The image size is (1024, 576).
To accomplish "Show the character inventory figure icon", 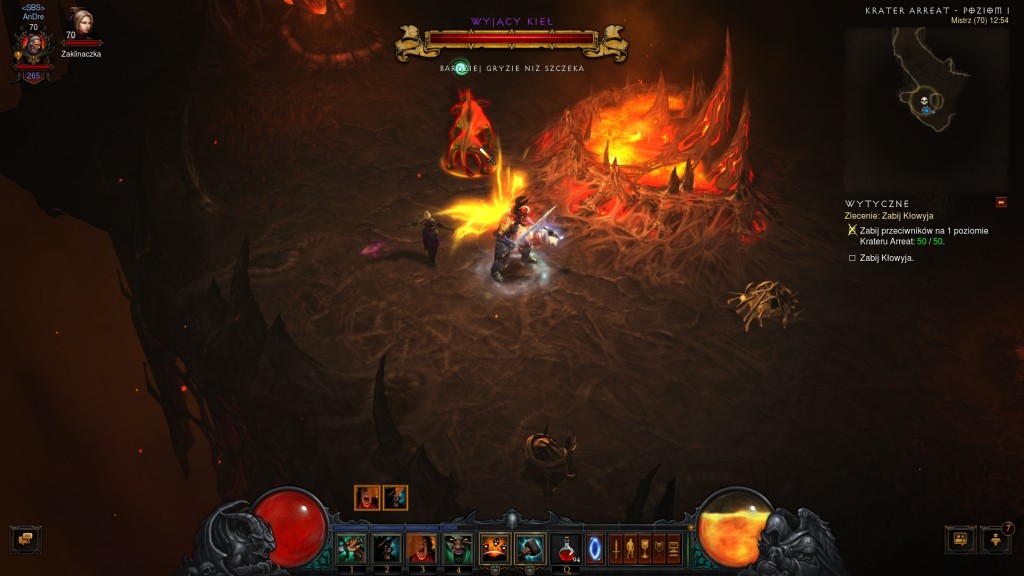I will [630, 549].
